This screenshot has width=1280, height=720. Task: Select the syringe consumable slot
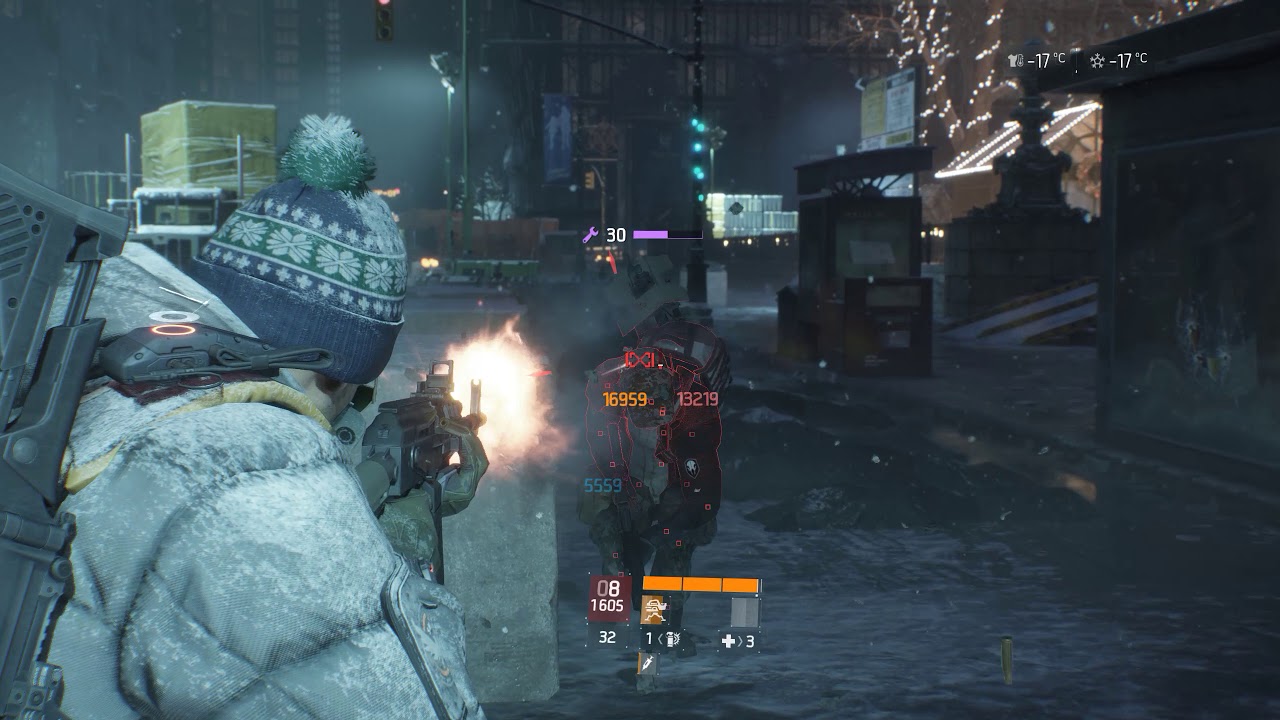point(647,664)
